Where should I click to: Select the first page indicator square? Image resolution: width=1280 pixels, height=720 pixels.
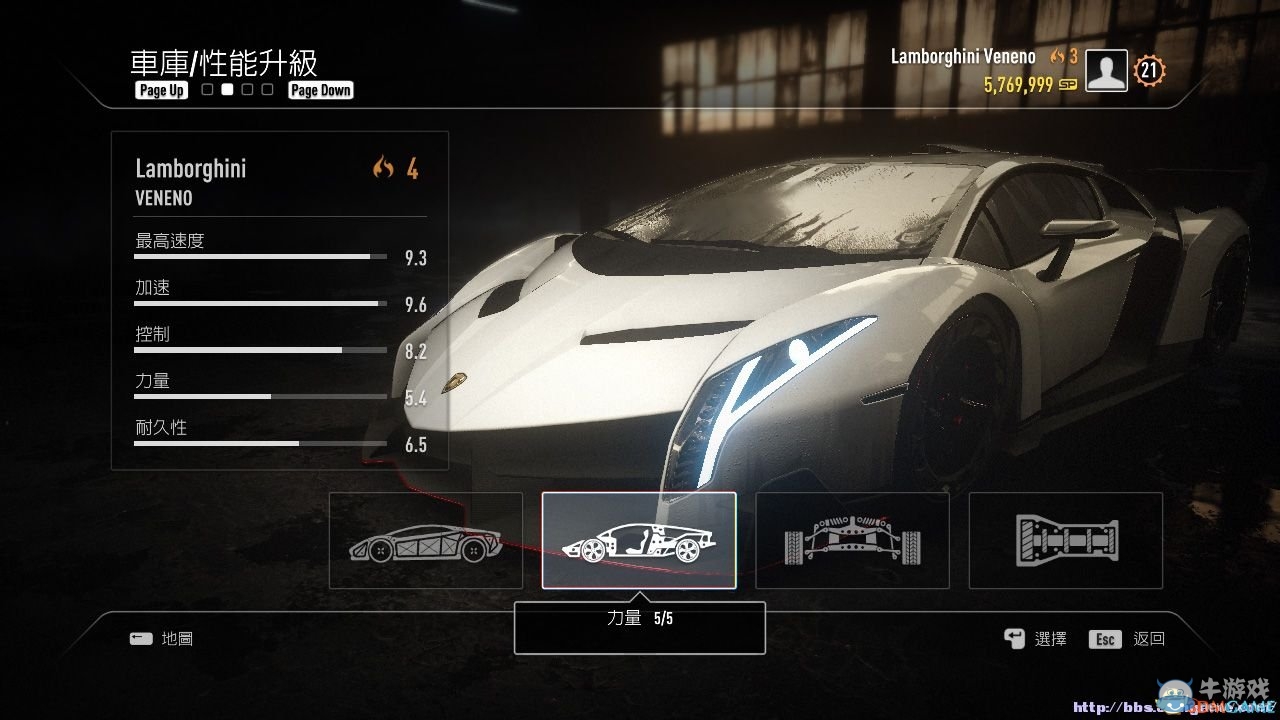[x=207, y=89]
